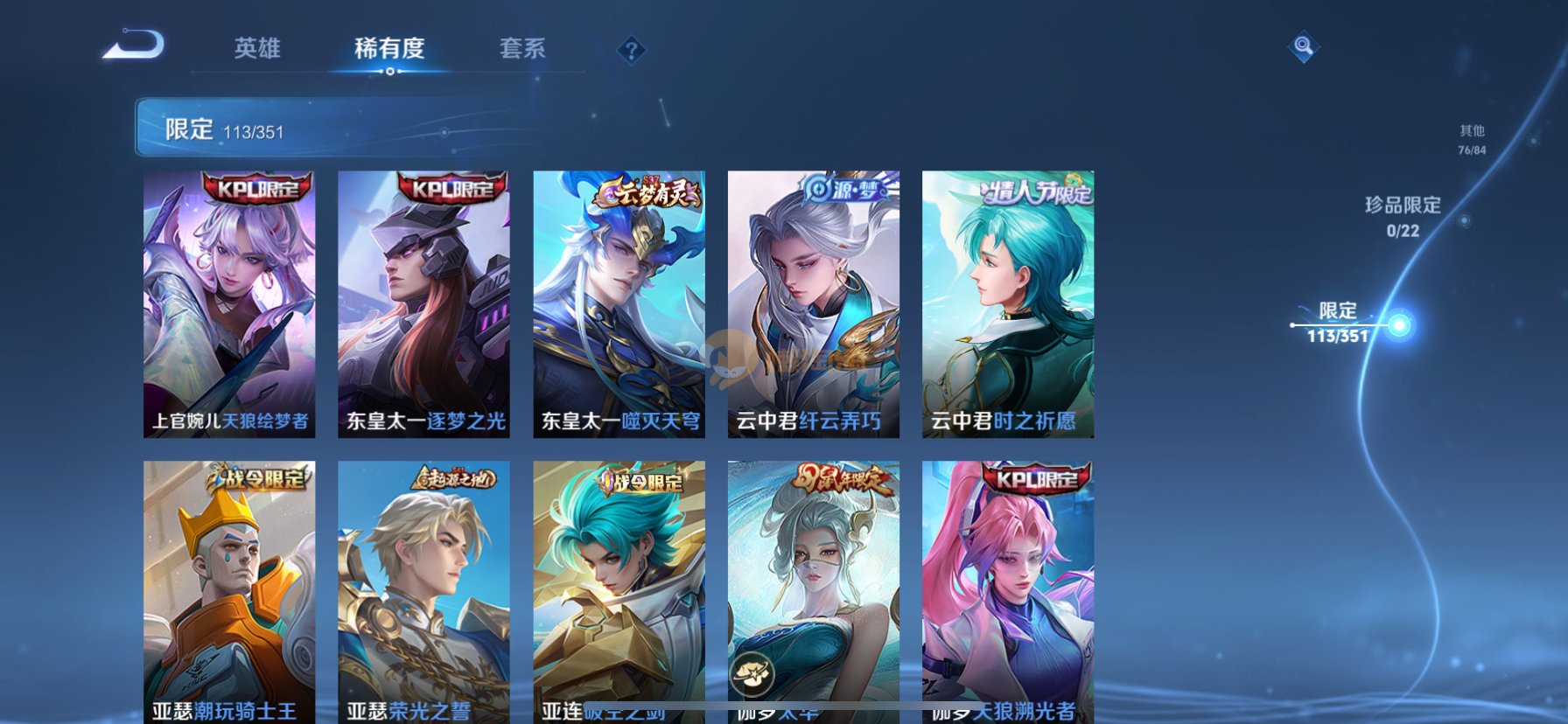Open the 上官婉儿 天狼绘梦者 skin card

tap(229, 303)
